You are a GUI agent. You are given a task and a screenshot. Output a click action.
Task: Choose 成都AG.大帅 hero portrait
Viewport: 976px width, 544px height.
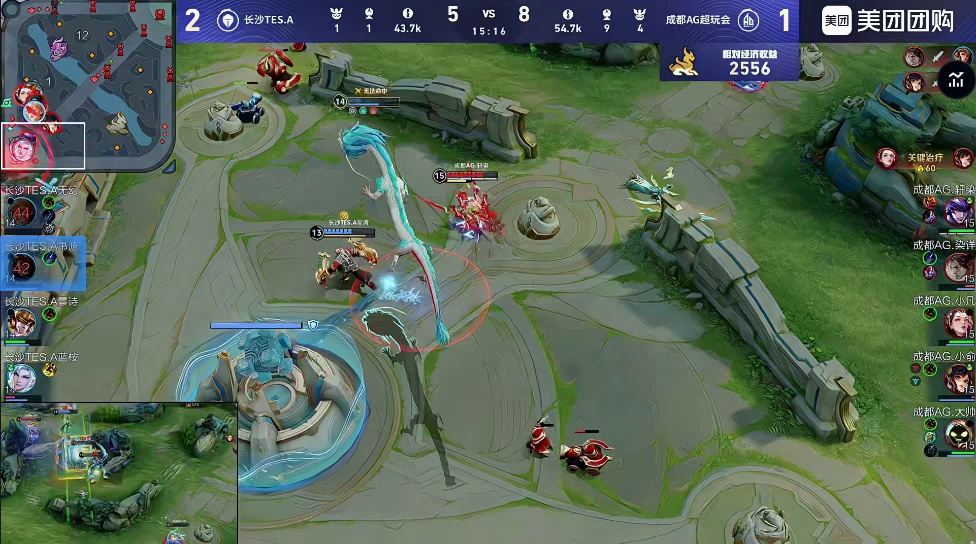[958, 433]
